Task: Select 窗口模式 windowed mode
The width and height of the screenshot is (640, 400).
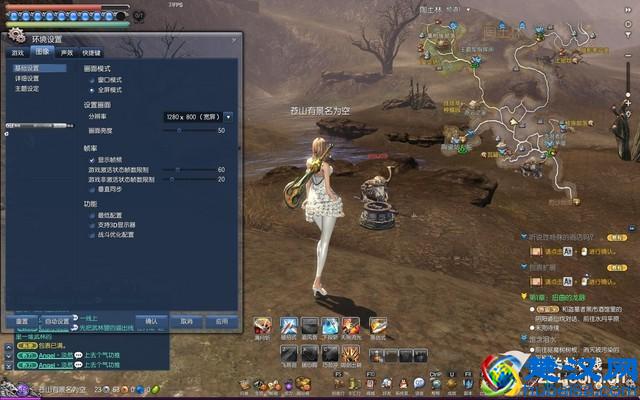Action: (91, 79)
